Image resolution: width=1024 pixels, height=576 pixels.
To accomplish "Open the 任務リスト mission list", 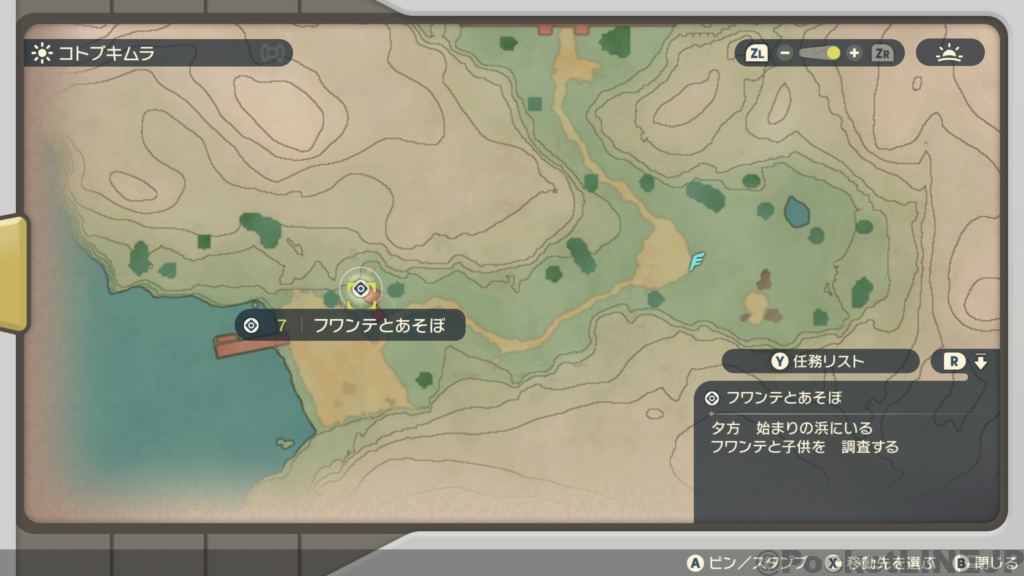I will (x=820, y=361).
